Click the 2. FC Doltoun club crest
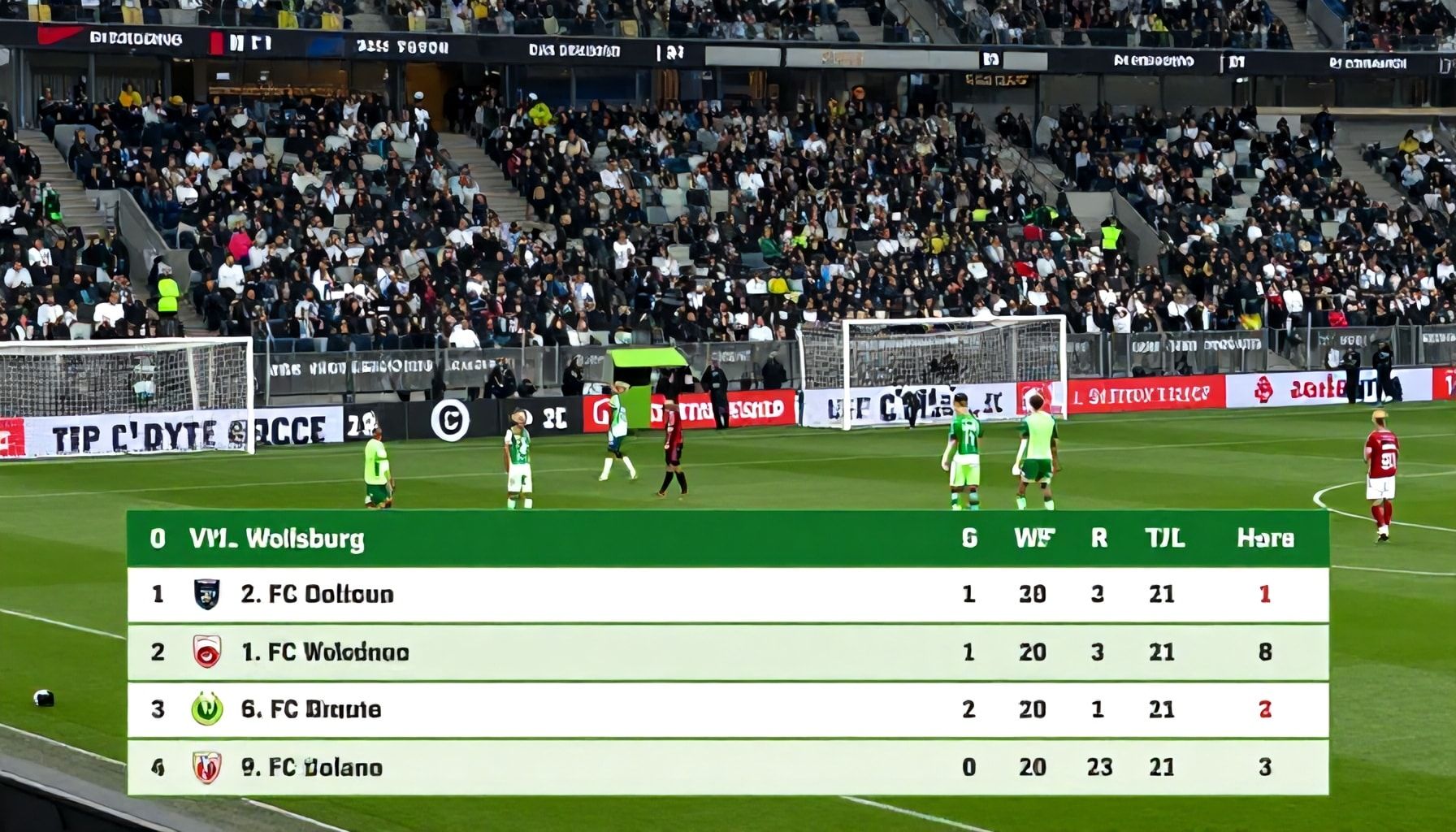The image size is (1456, 832). [x=207, y=595]
